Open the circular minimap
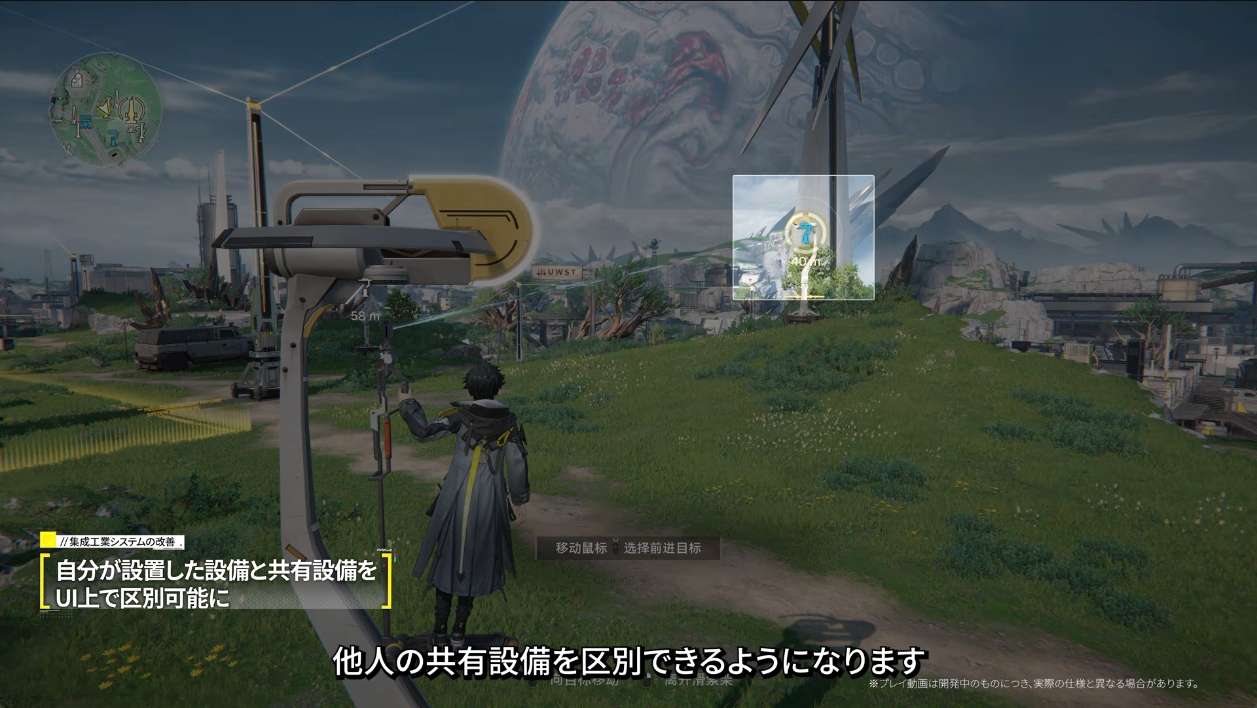 pyautogui.click(x=105, y=110)
